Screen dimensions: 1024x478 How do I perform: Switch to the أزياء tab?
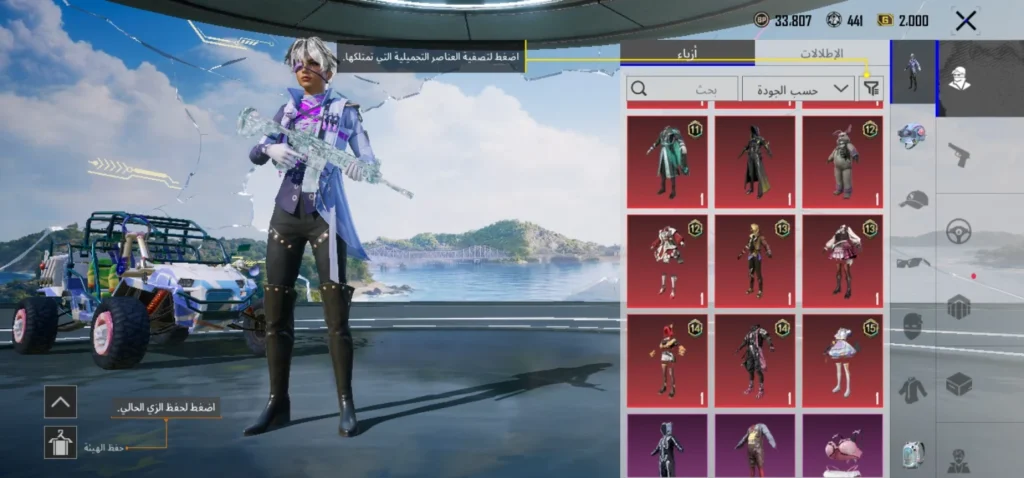click(x=688, y=53)
